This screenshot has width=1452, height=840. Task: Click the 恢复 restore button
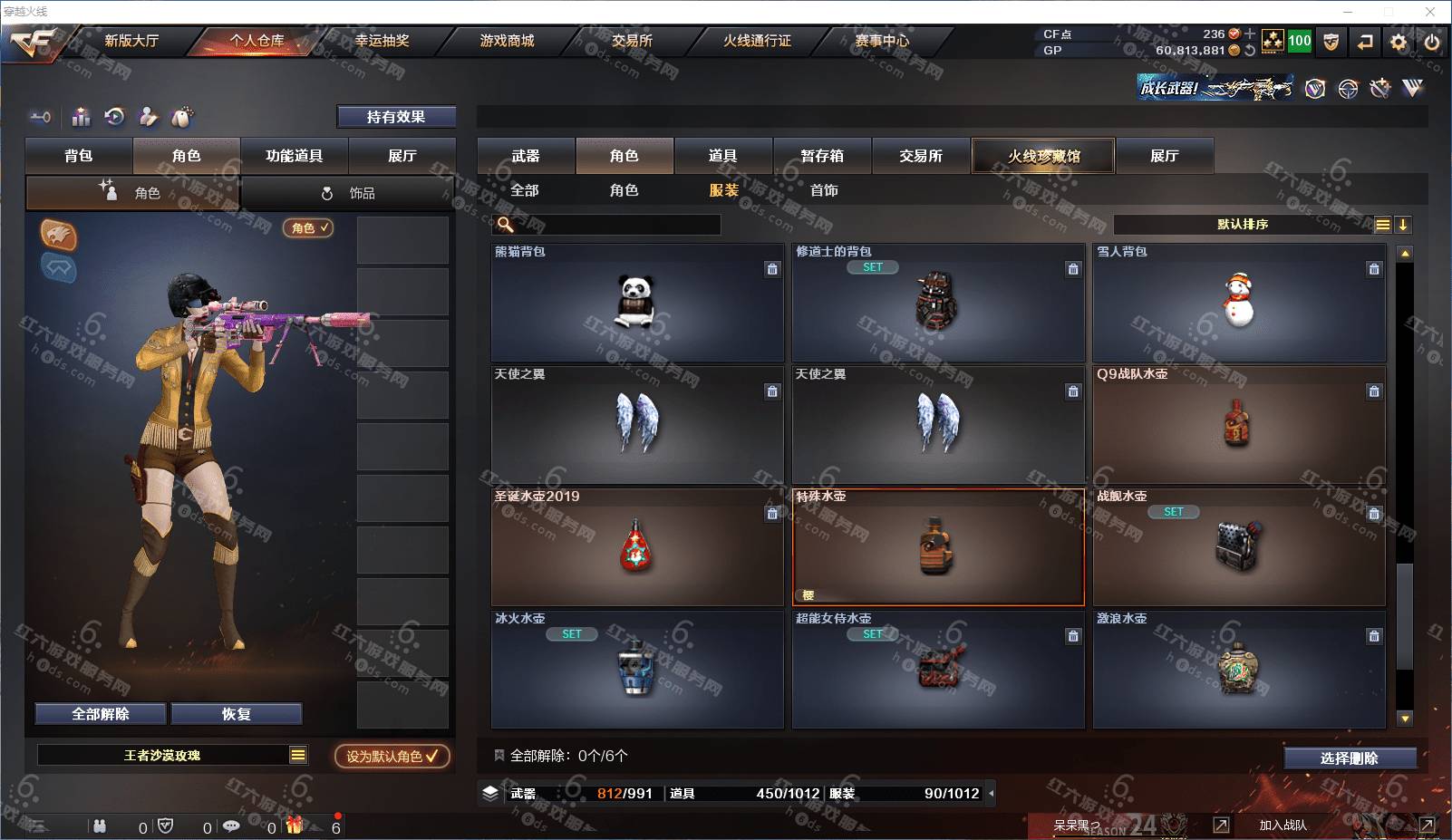[x=236, y=714]
